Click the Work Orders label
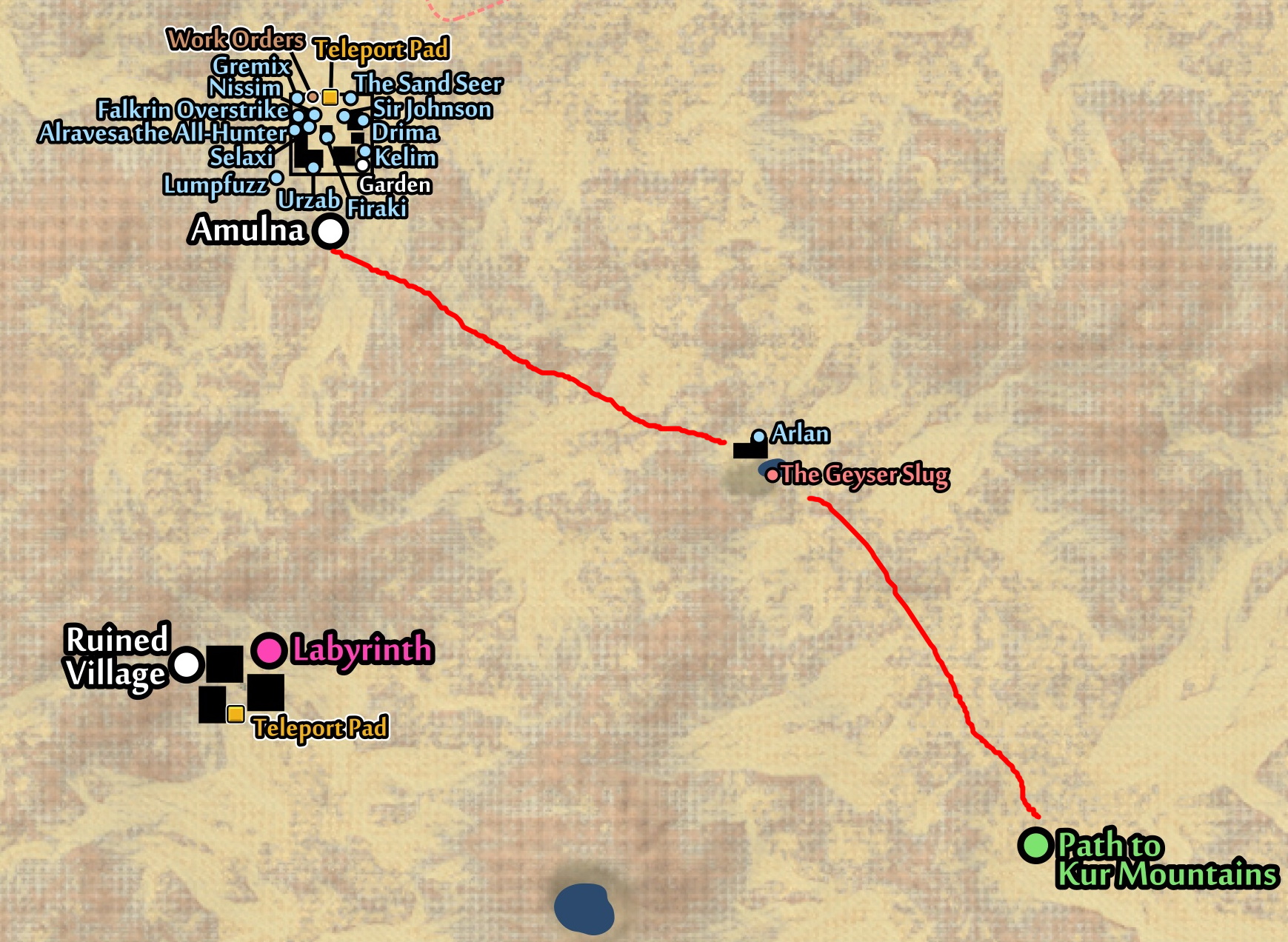 236,39
